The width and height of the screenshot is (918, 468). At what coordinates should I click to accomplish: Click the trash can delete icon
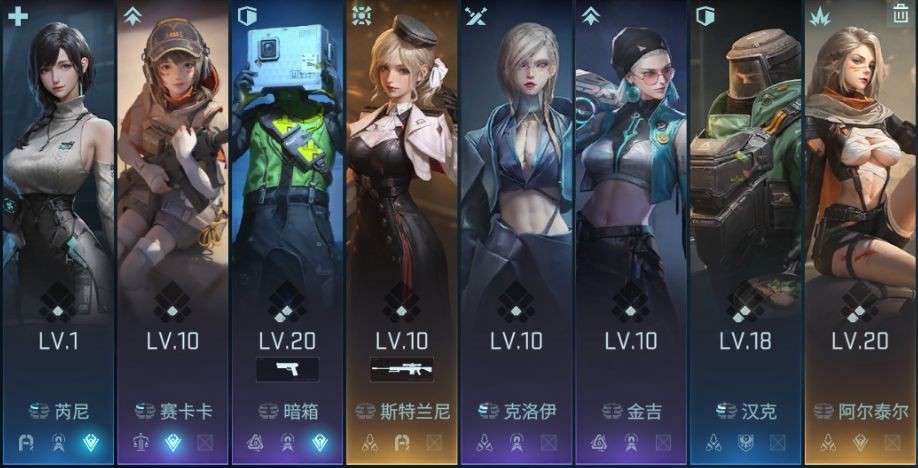pyautogui.click(x=900, y=14)
